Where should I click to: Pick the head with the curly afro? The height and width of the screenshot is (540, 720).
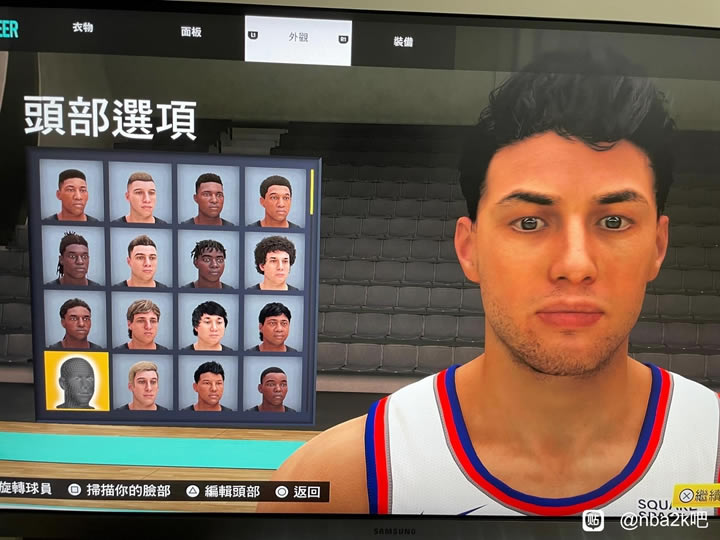pos(274,259)
